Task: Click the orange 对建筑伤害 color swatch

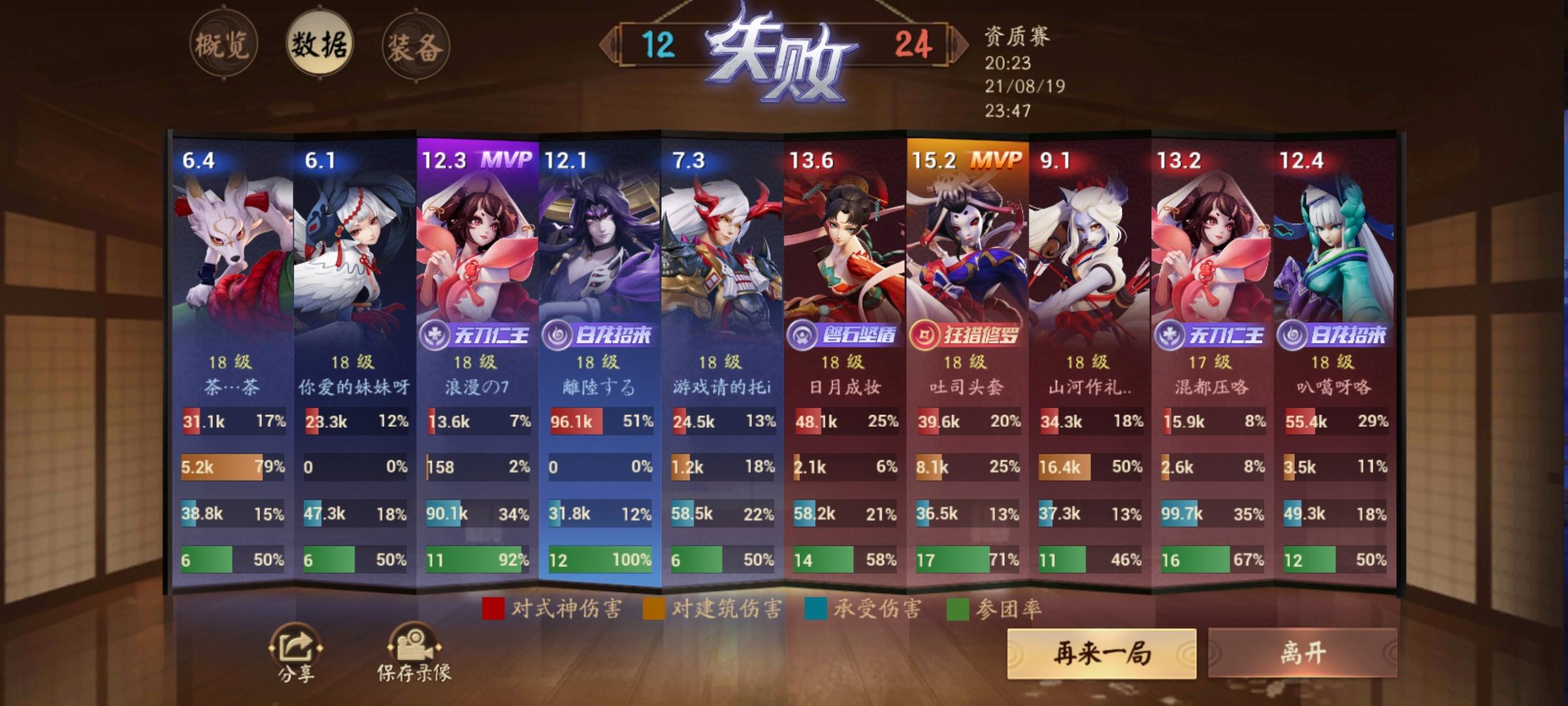Action: tap(655, 607)
